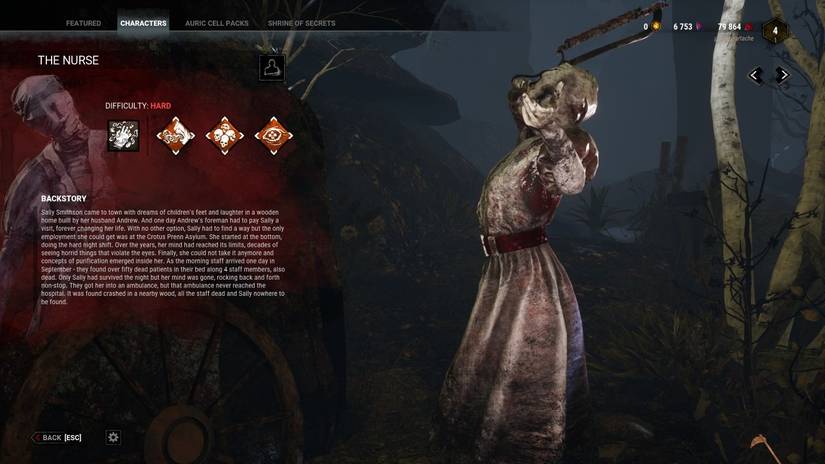Switch to the Featured store tab
Image resolution: width=825 pixels, height=464 pixels.
[x=83, y=23]
